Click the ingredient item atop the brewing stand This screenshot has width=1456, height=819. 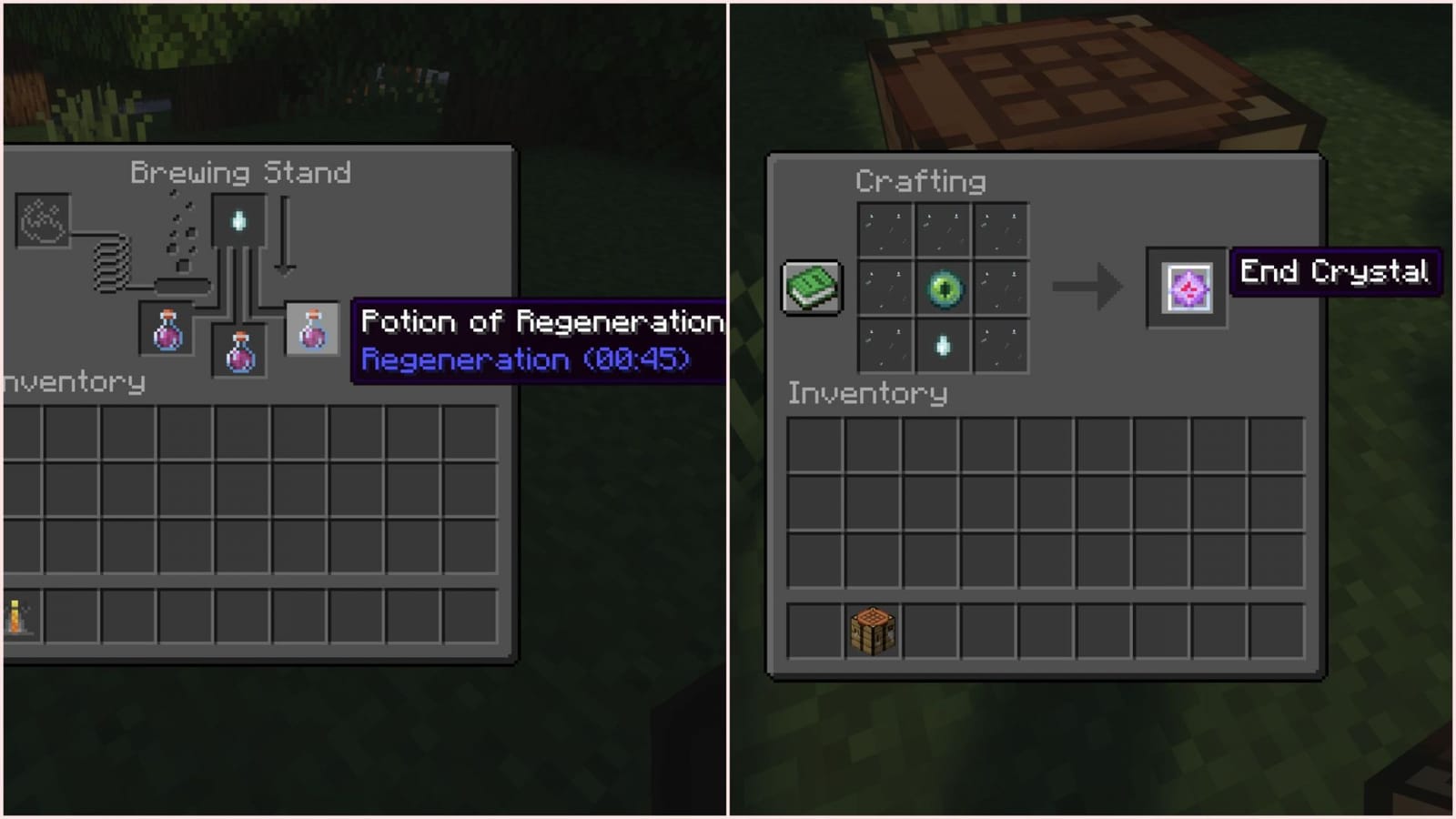pyautogui.click(x=238, y=221)
